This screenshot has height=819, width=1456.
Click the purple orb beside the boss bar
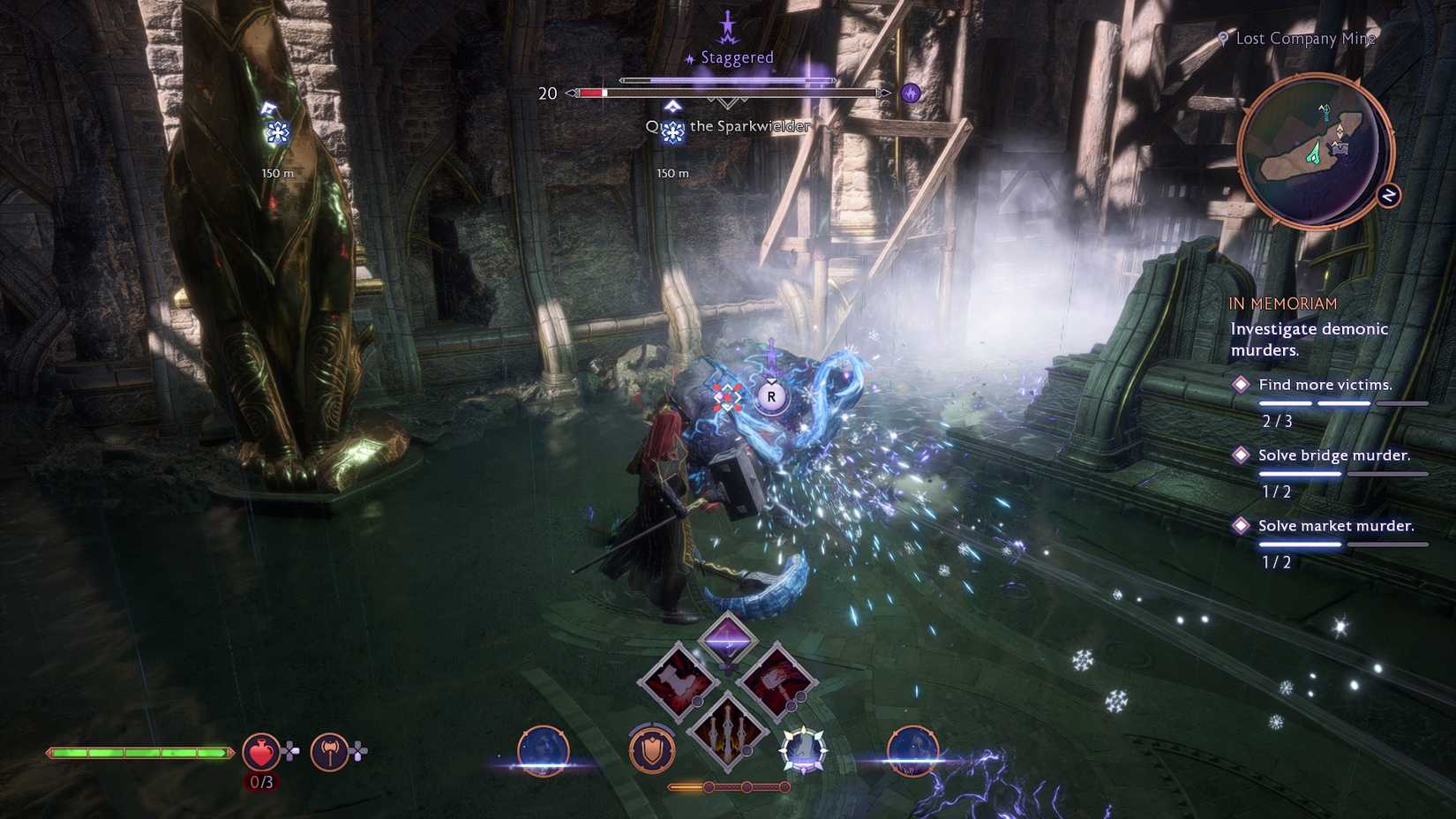coord(912,93)
